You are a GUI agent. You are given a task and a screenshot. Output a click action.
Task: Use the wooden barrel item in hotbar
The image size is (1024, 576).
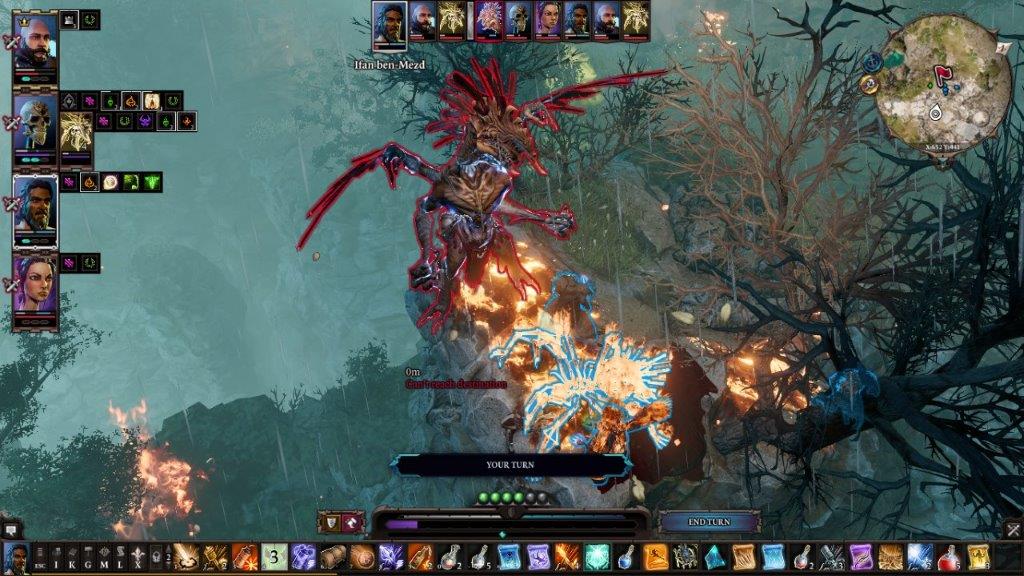[x=333, y=557]
